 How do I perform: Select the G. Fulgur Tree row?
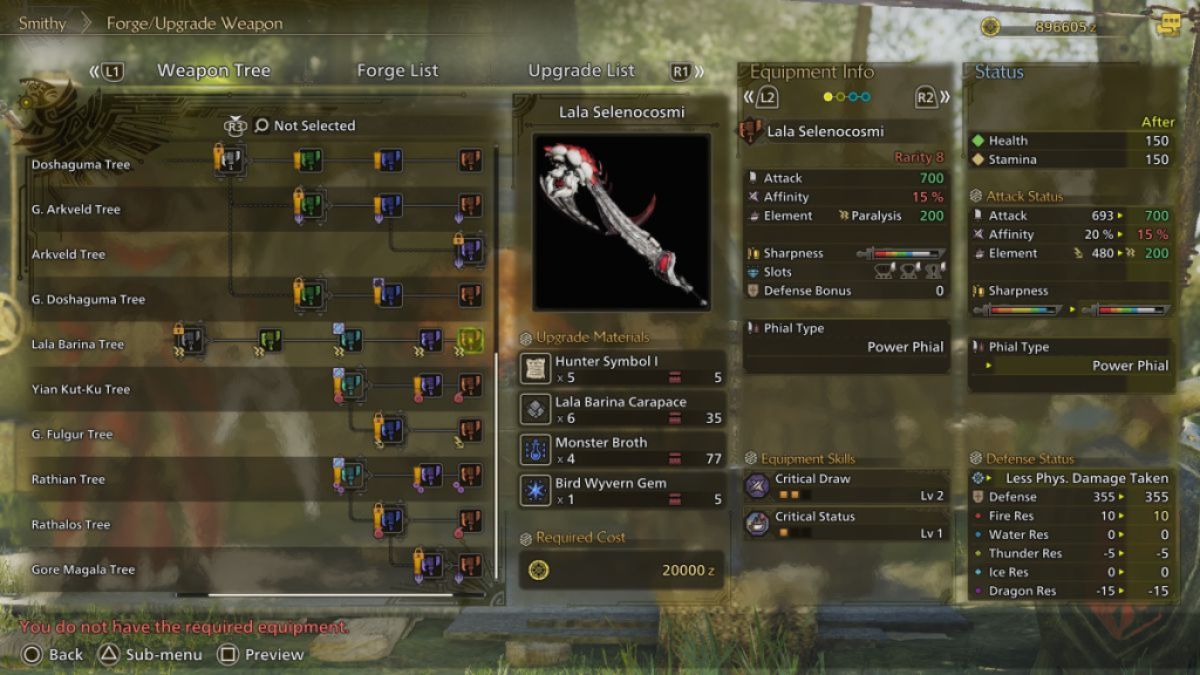[x=72, y=435]
